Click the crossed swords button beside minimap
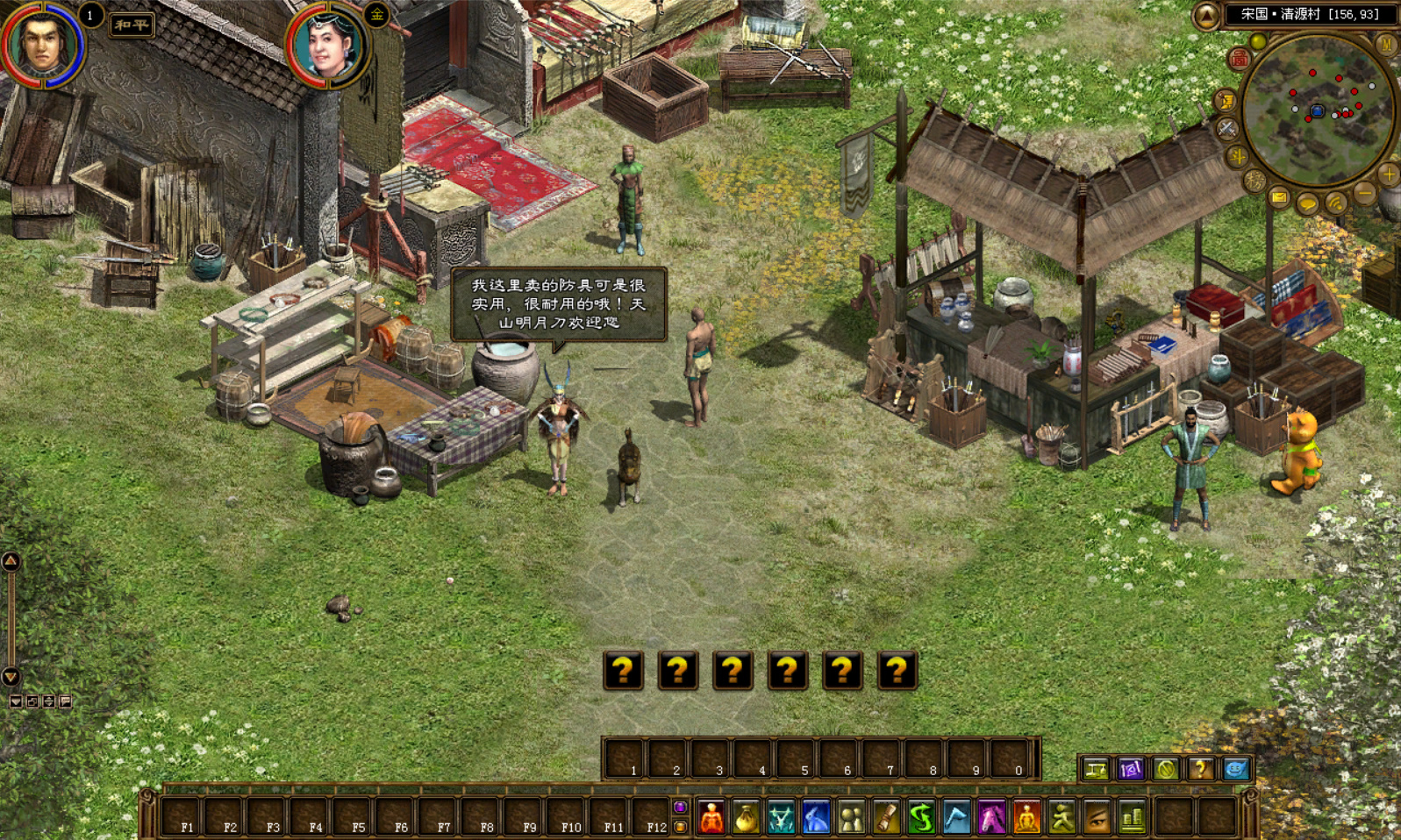 [1226, 129]
